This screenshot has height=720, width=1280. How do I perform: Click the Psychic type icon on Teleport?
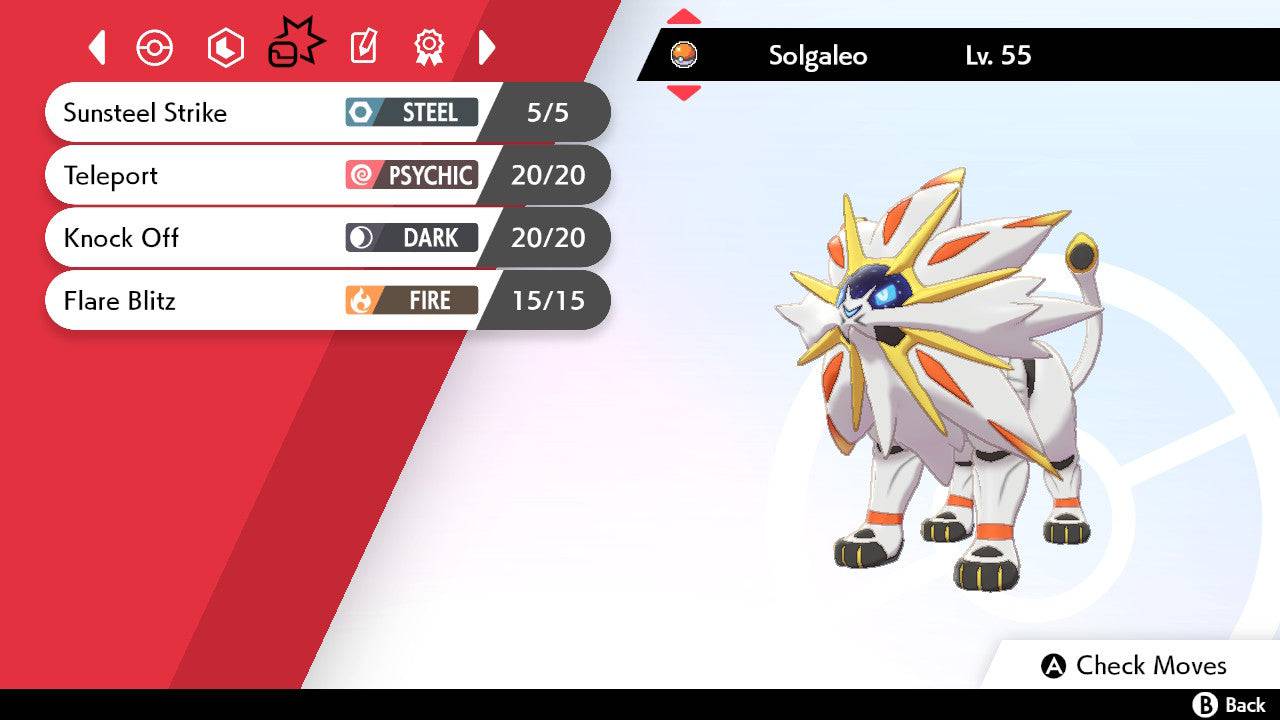tap(360, 175)
